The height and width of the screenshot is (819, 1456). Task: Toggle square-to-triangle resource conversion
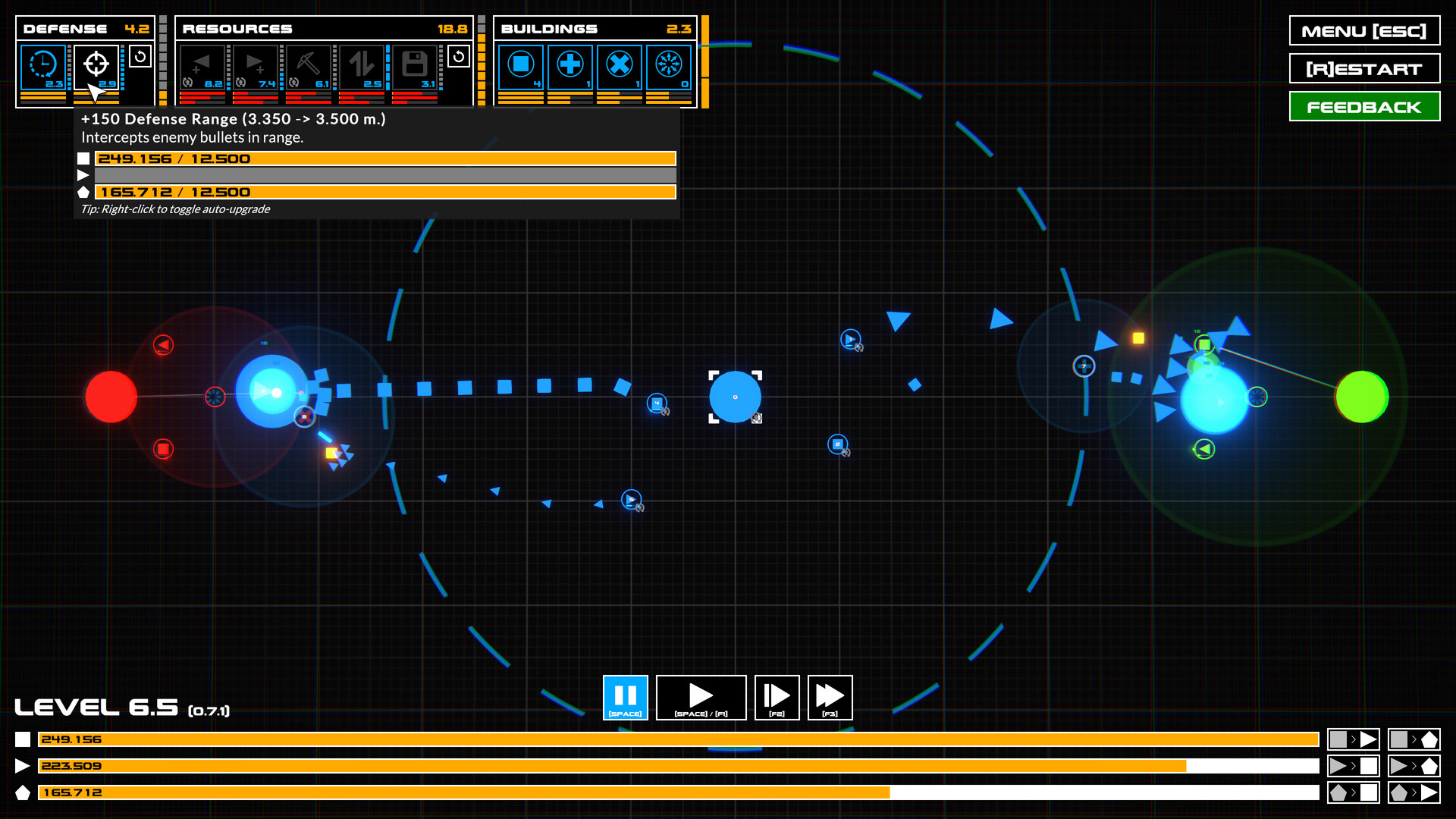(x=1354, y=739)
